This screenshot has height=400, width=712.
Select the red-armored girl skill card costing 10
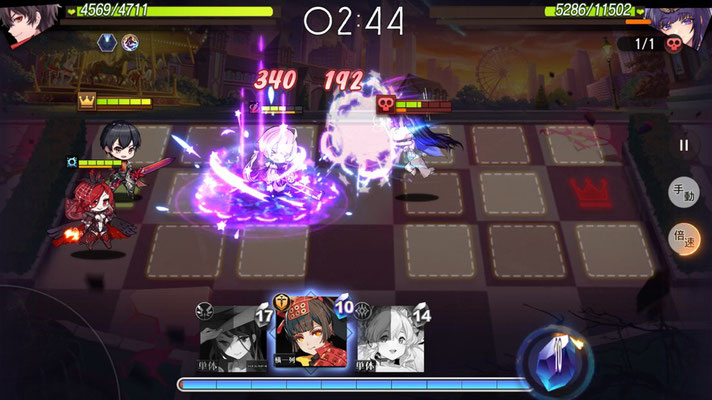coord(310,332)
